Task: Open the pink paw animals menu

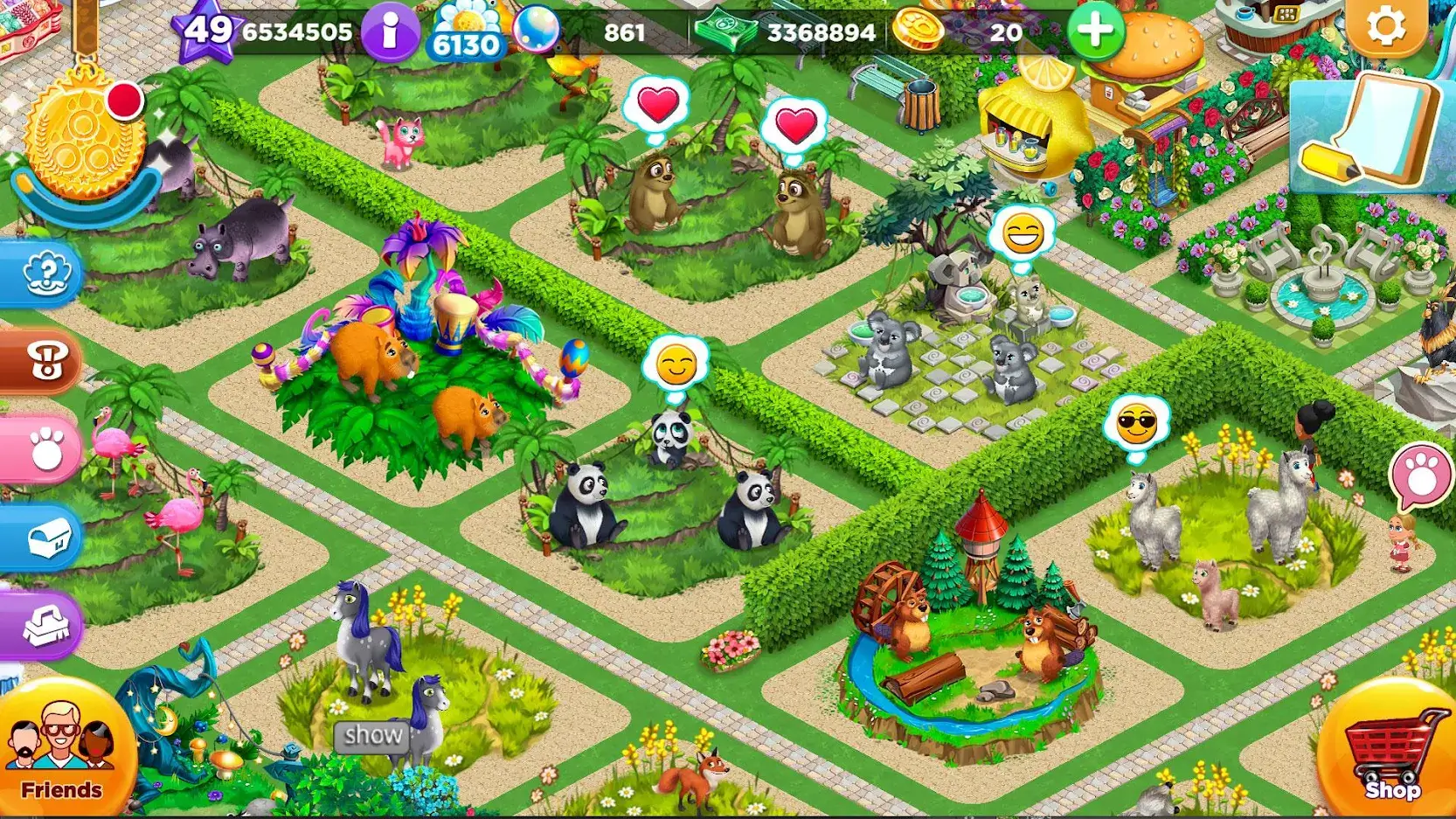Action: 45,448
